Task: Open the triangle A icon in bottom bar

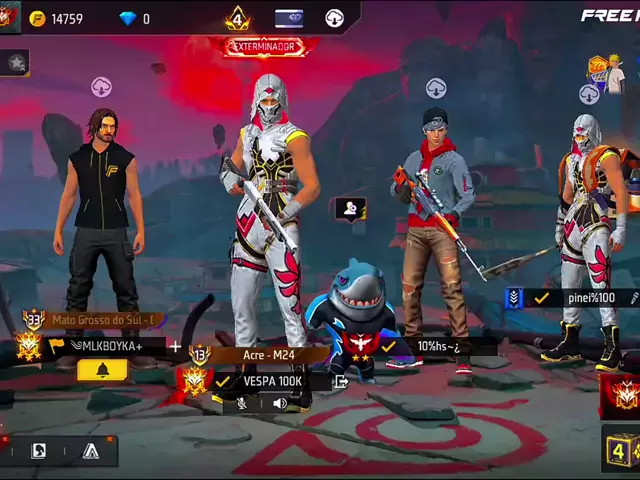Action: tap(91, 451)
